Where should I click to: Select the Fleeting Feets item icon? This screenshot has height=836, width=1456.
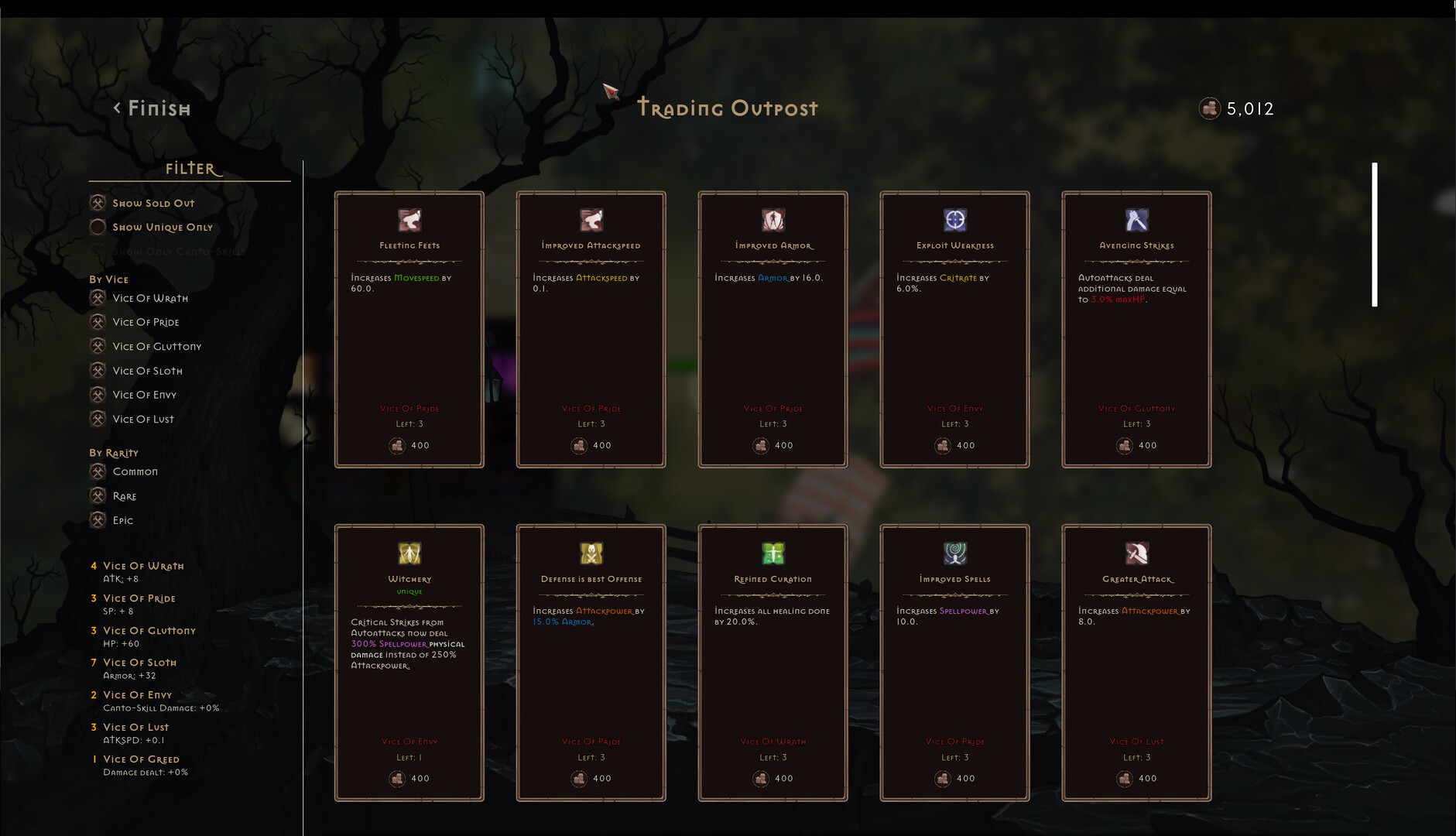(409, 221)
